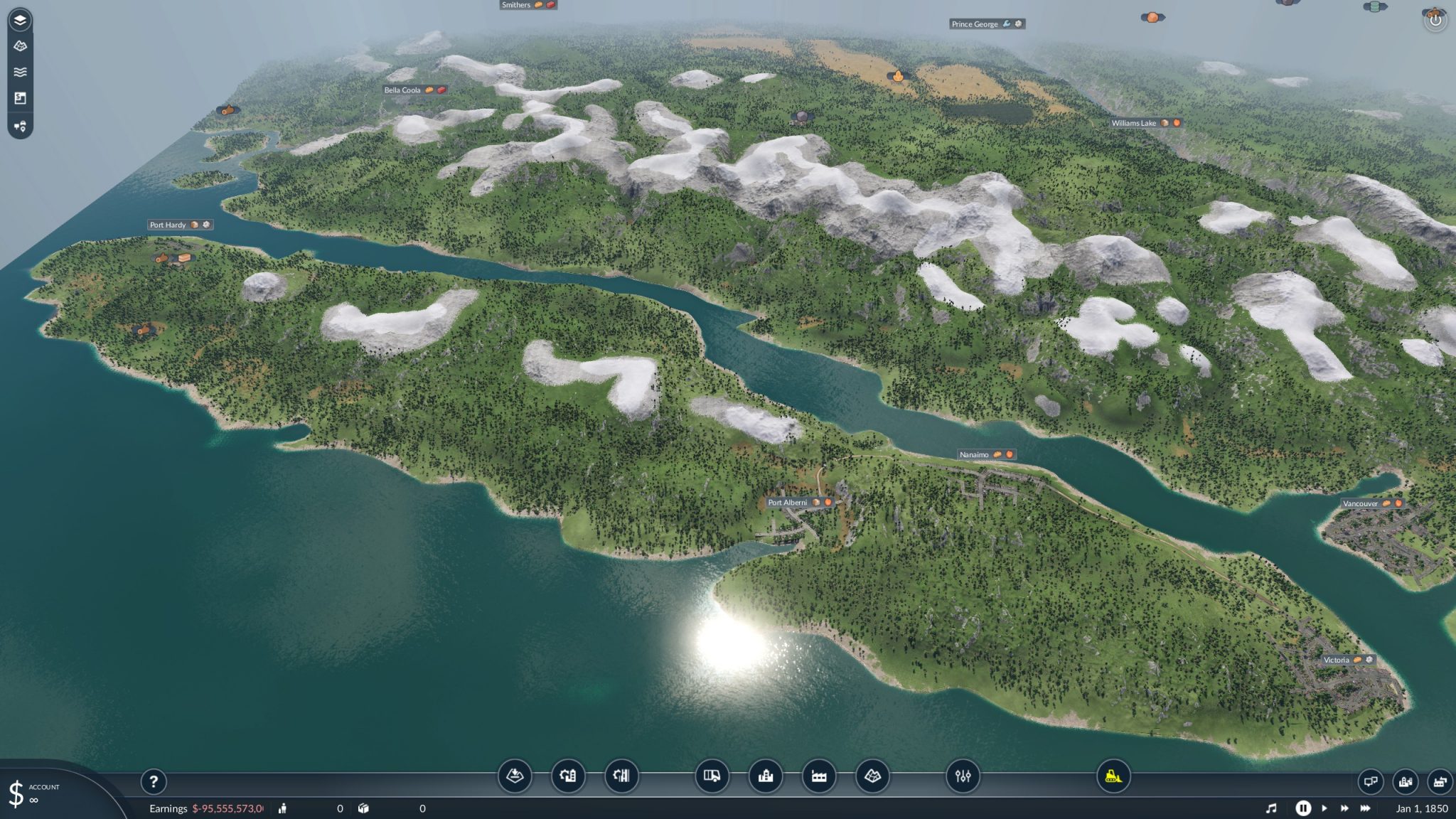
Task: Open the Victoria town label details
Action: 1349,660
